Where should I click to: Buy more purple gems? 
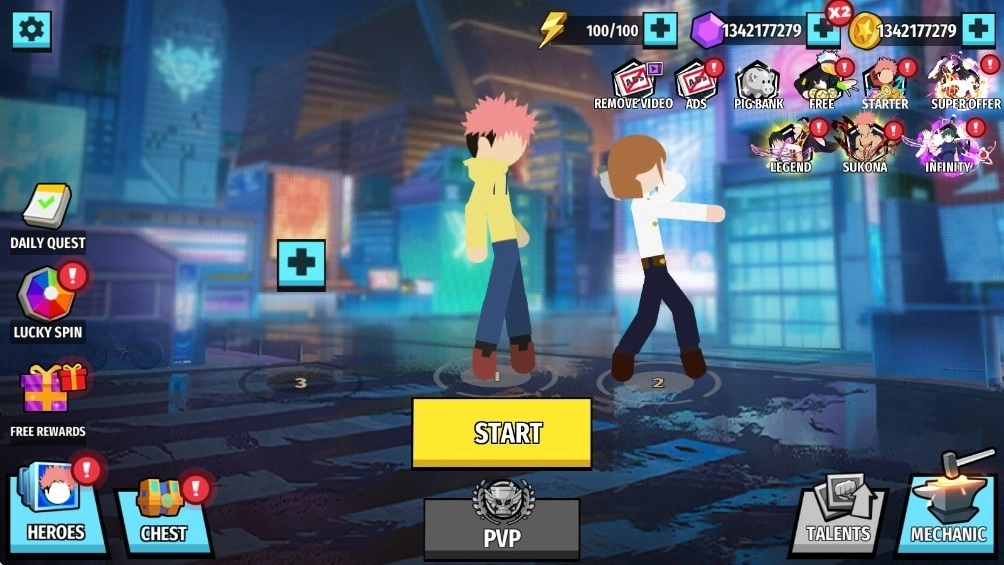coord(822,30)
